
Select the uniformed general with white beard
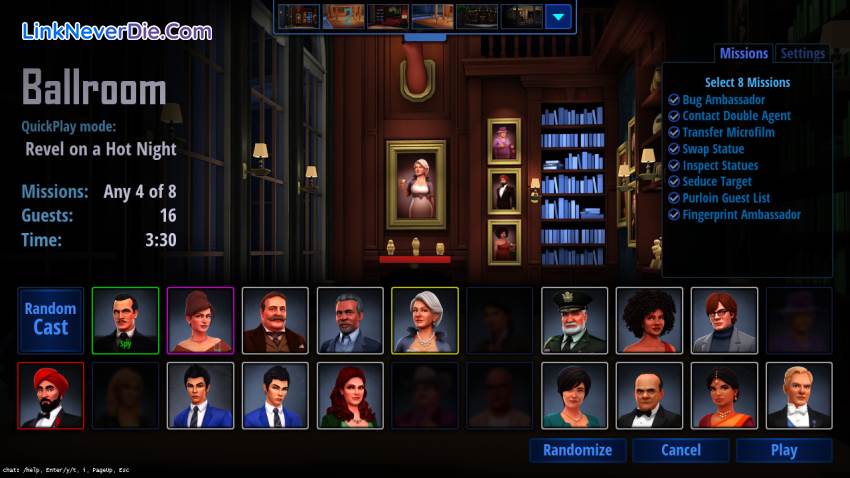575,320
